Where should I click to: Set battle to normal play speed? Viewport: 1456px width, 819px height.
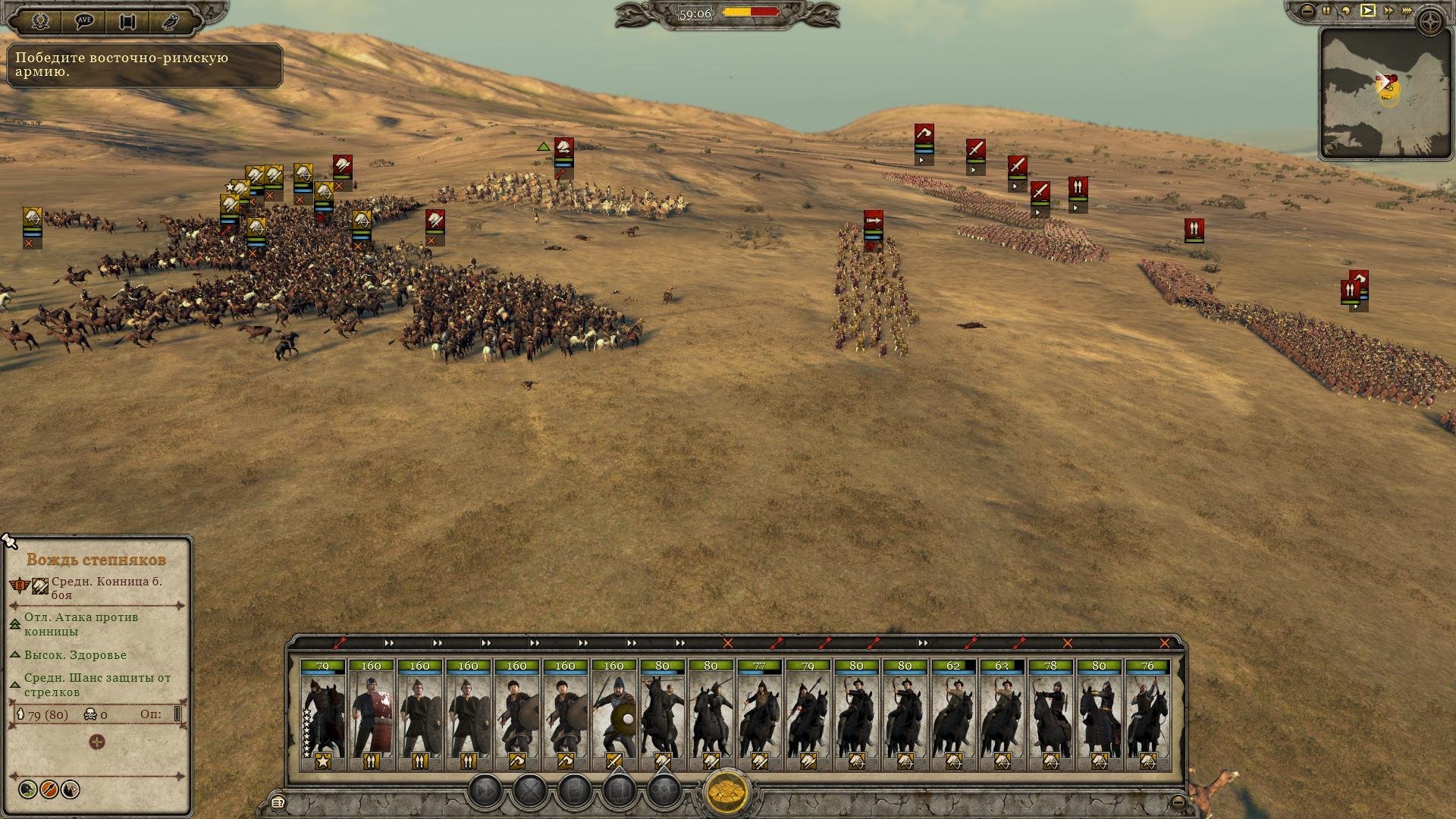(1367, 11)
